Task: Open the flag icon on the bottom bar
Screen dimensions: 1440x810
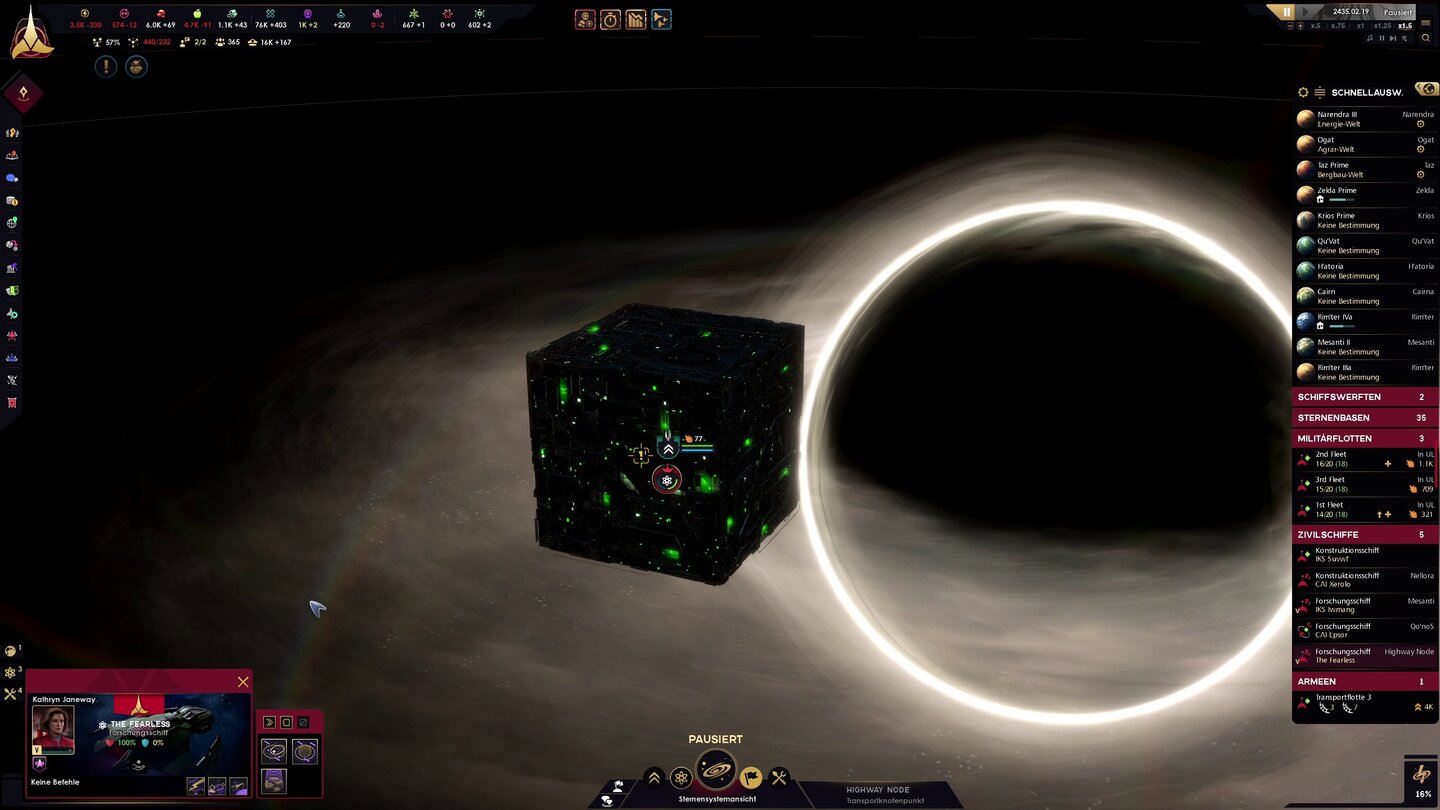Action: click(x=750, y=776)
